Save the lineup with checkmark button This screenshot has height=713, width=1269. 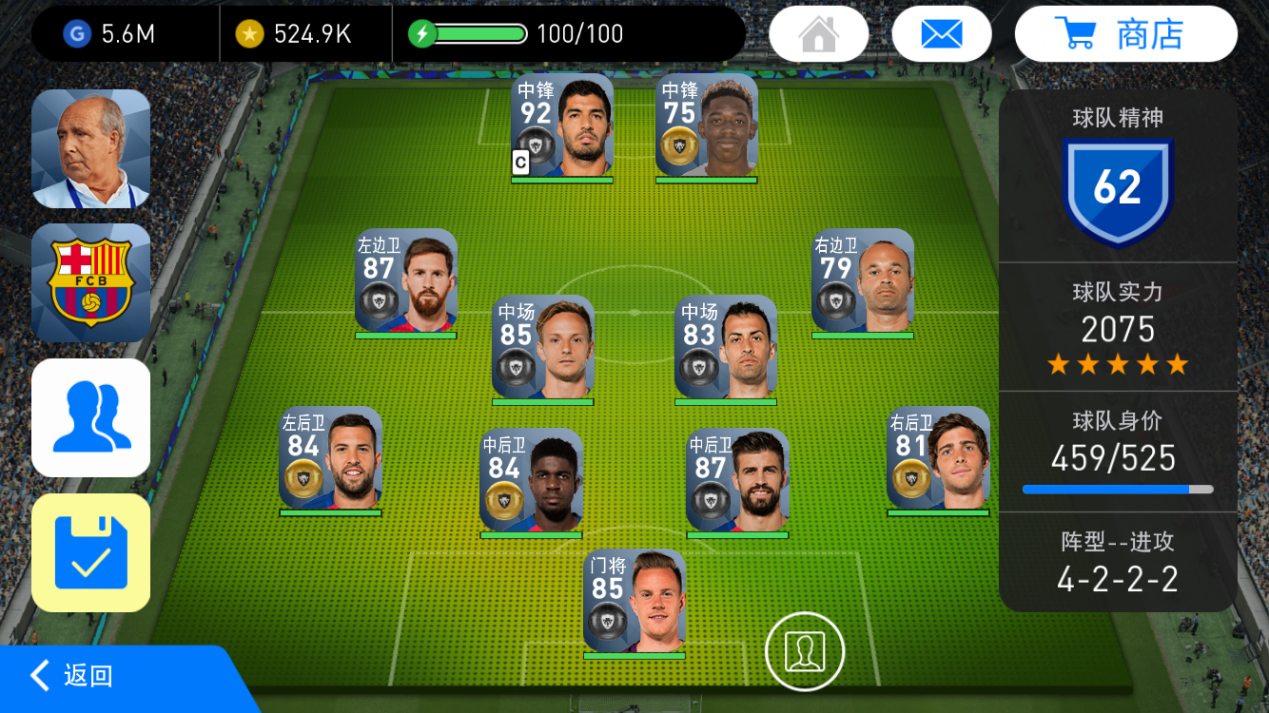point(91,552)
